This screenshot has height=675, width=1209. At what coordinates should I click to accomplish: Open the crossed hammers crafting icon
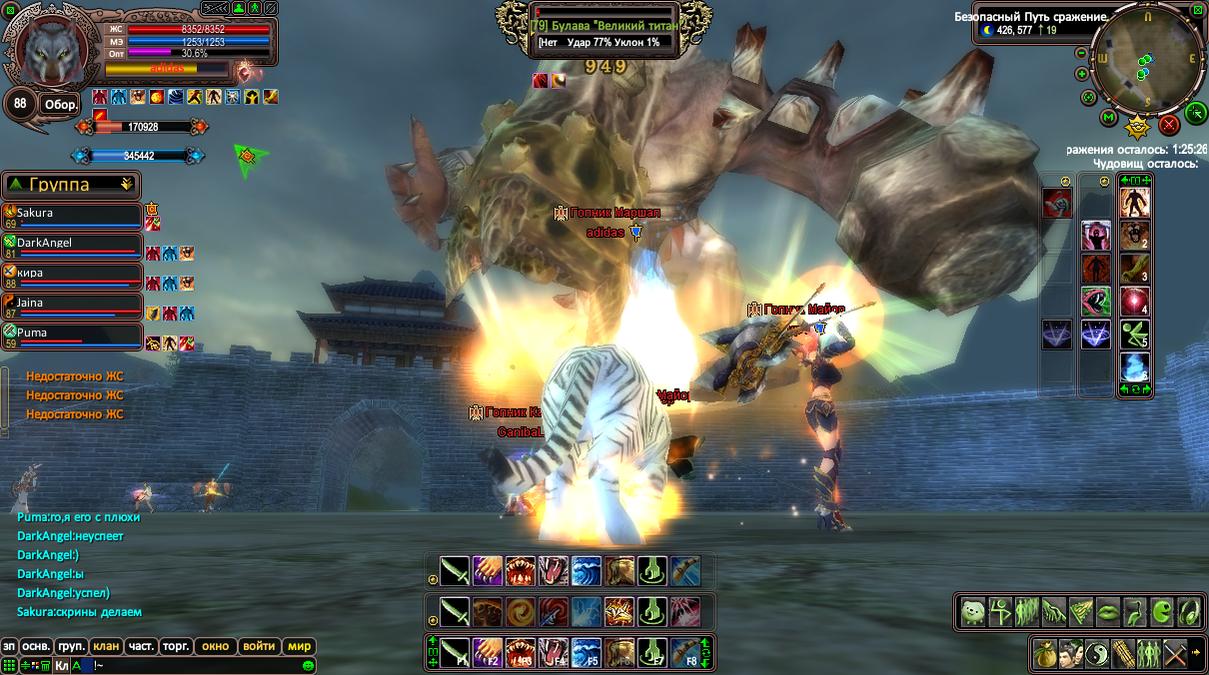click(1175, 653)
